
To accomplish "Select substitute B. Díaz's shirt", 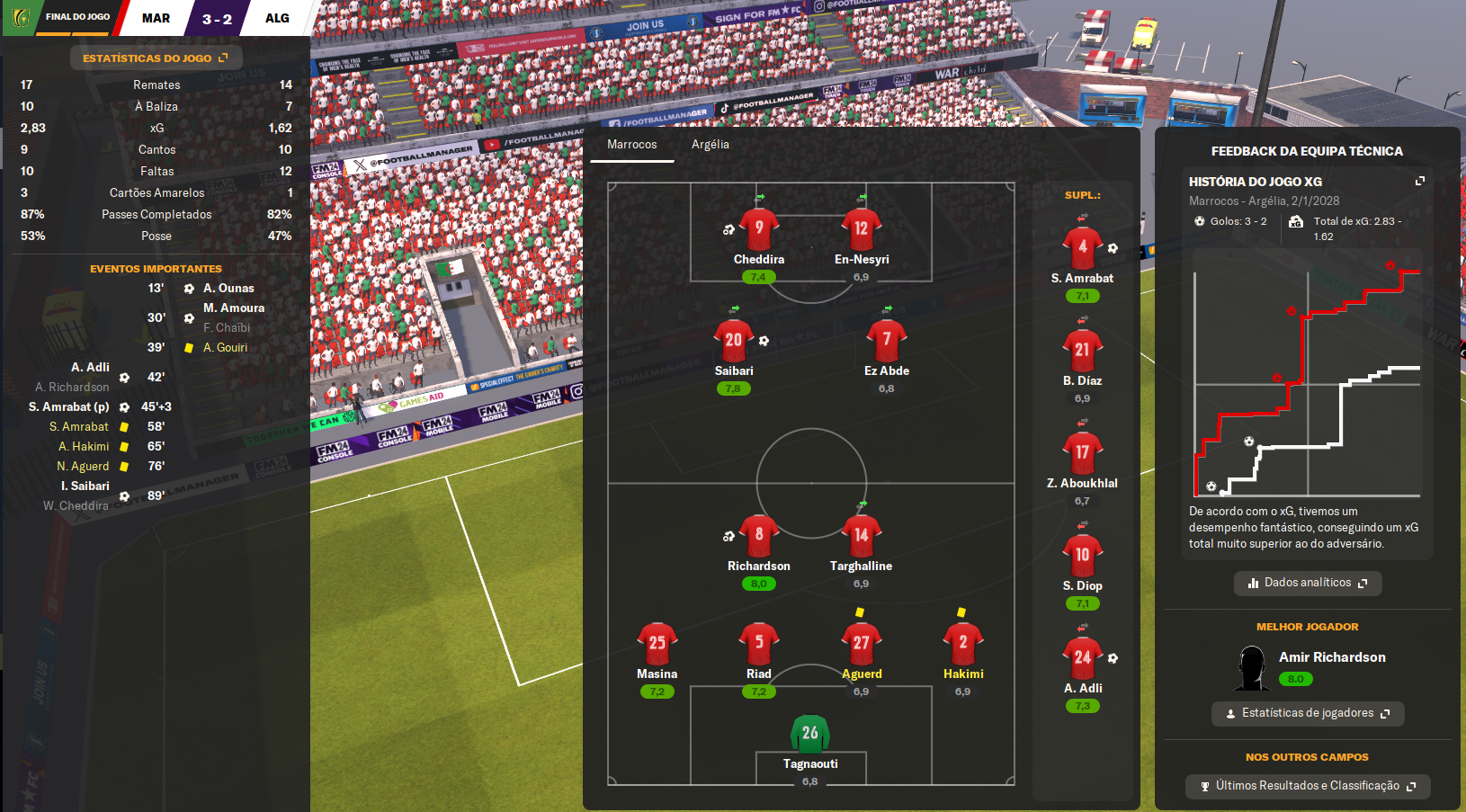I will pyautogui.click(x=1082, y=350).
